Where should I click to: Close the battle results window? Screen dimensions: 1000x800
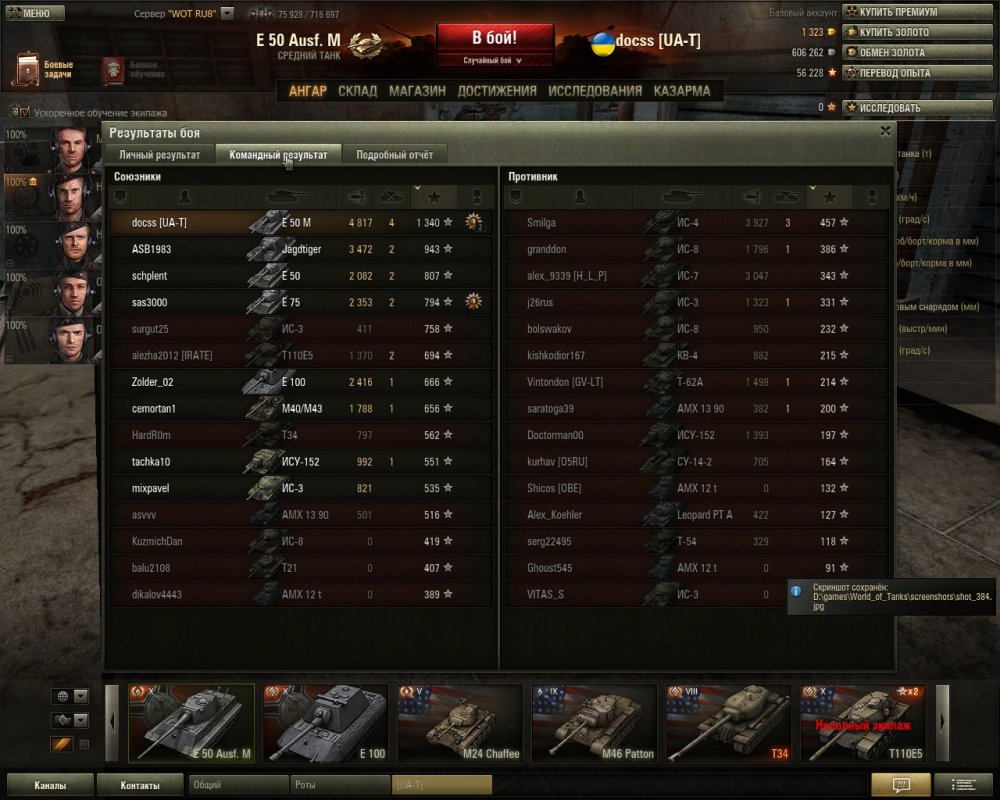(885, 131)
